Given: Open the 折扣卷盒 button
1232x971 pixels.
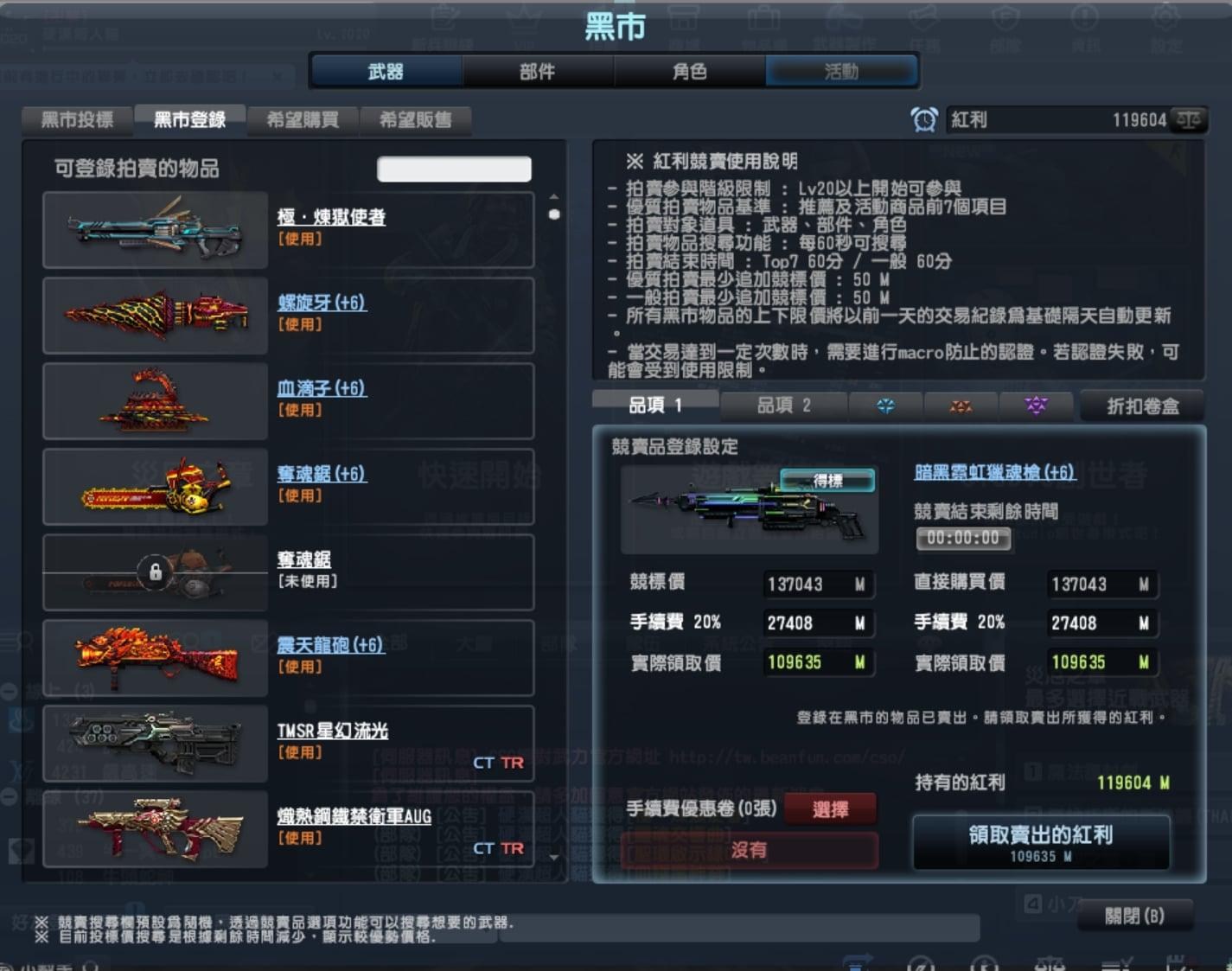Looking at the screenshot, I should click(1141, 406).
